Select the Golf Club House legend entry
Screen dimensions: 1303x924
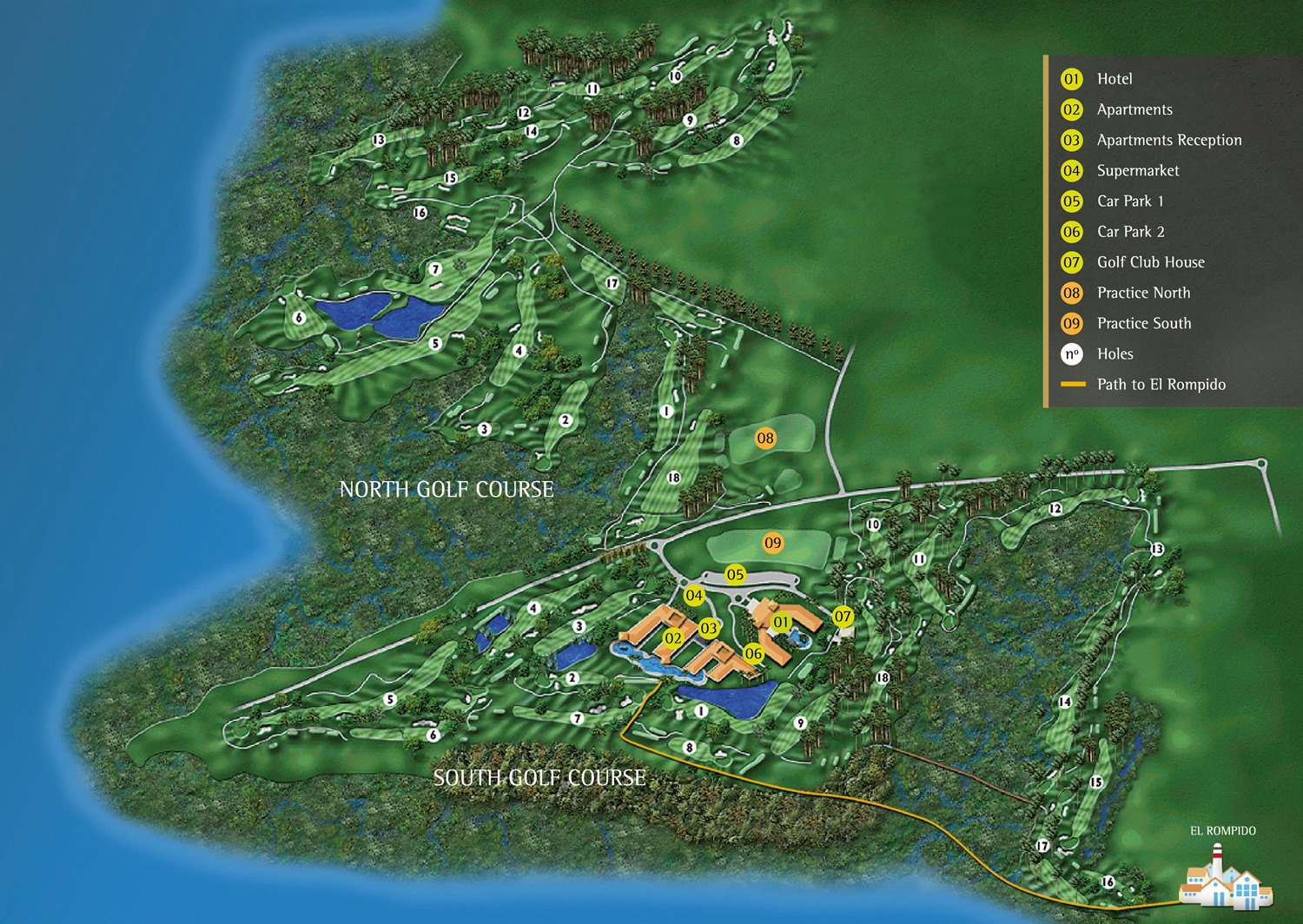coord(1150,262)
